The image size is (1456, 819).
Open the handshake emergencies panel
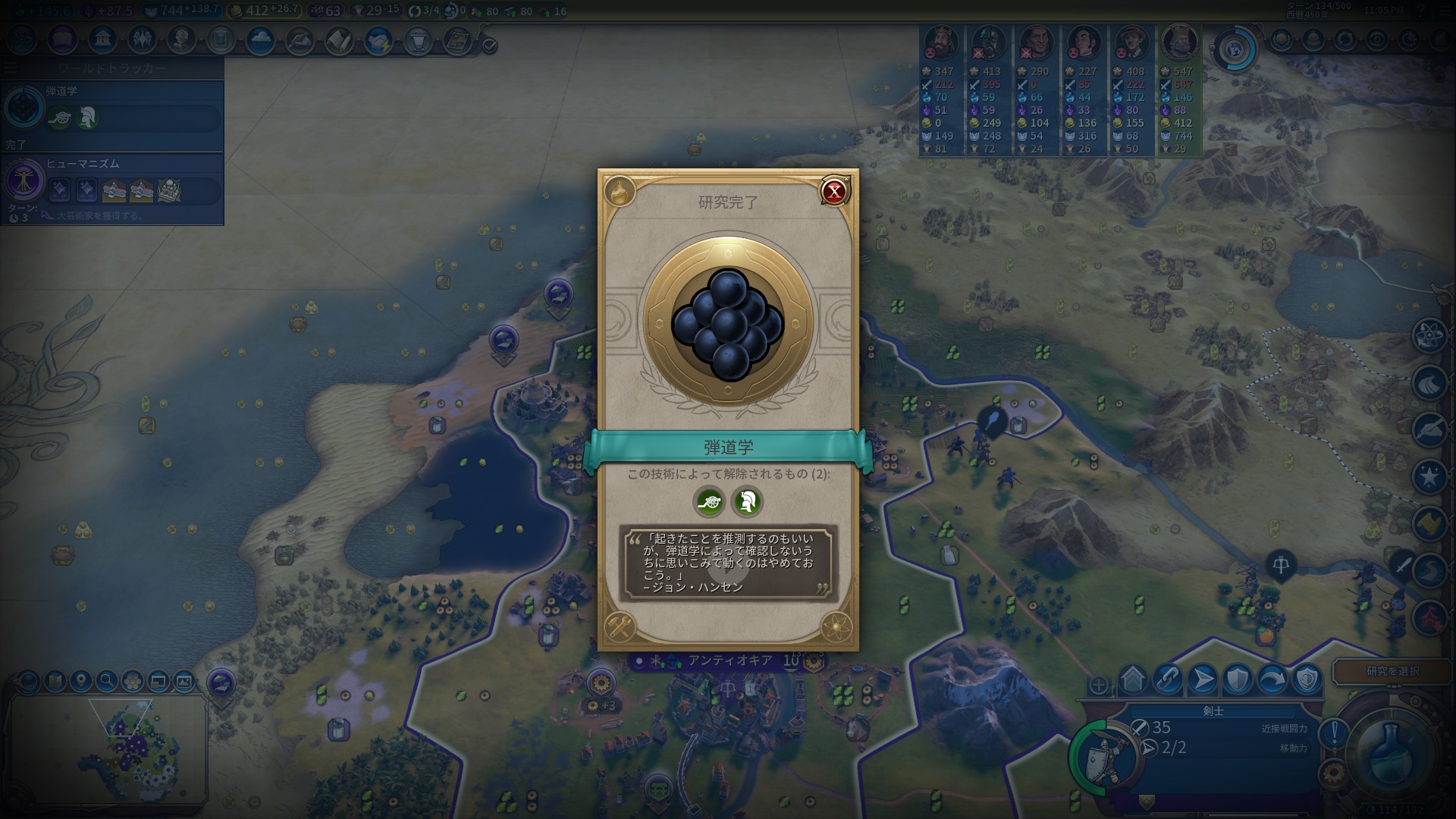click(x=378, y=41)
